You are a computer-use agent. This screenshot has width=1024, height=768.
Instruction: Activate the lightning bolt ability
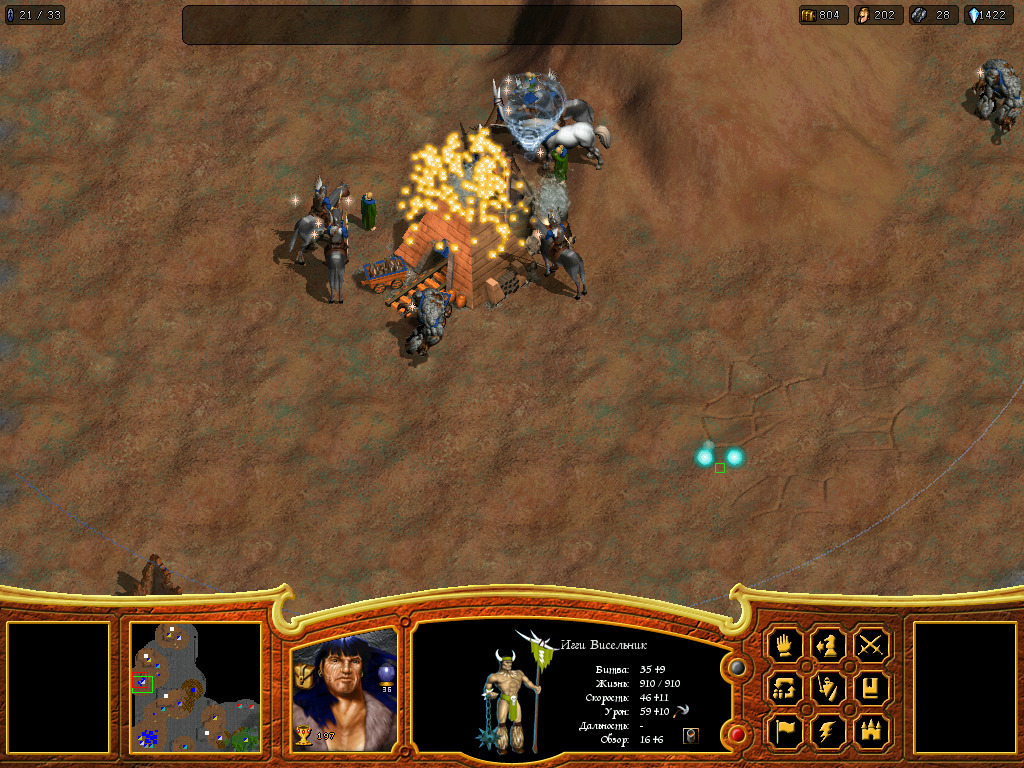829,731
